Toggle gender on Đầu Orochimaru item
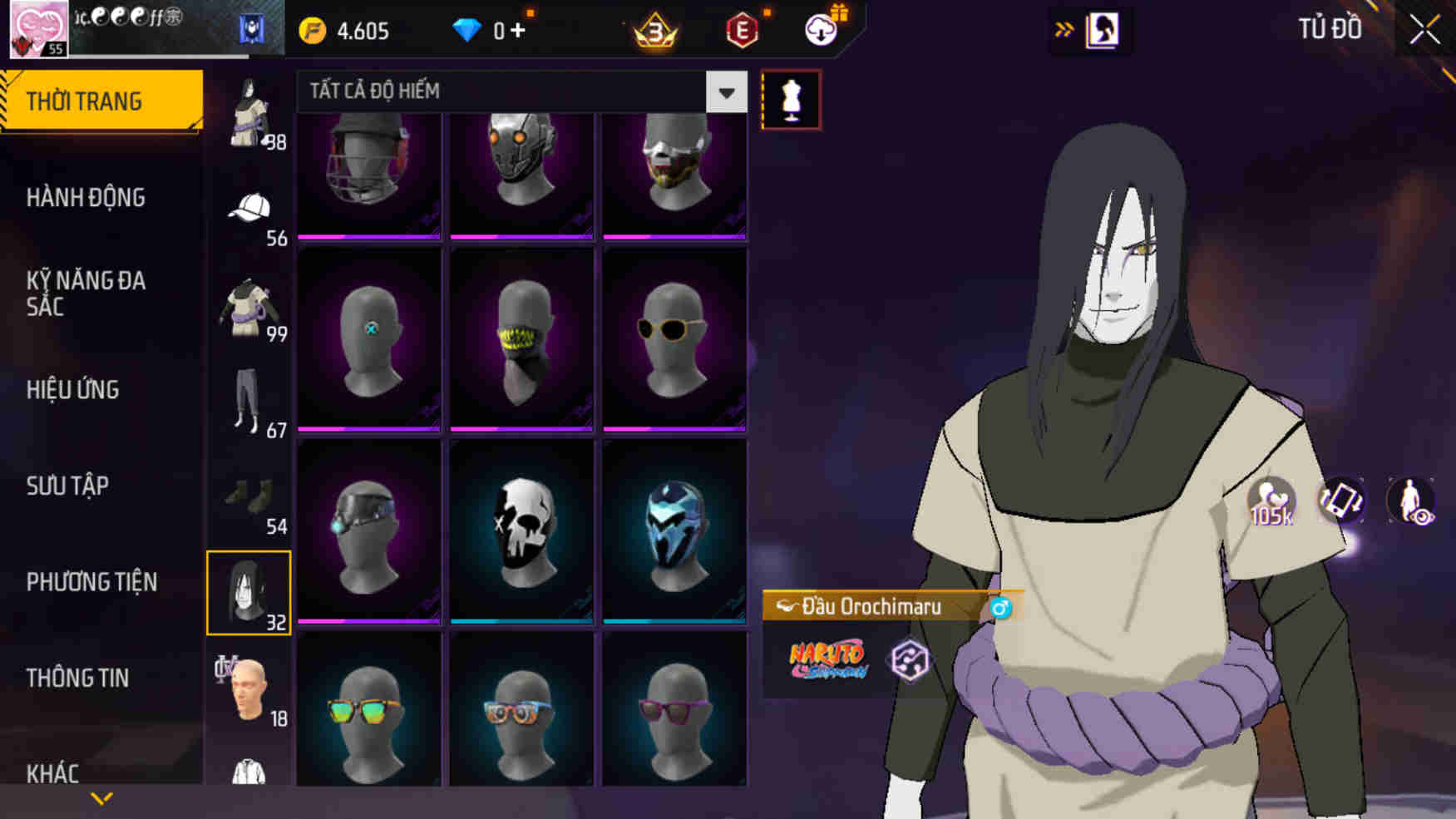Viewport: 1456px width, 819px height. coord(1002,607)
